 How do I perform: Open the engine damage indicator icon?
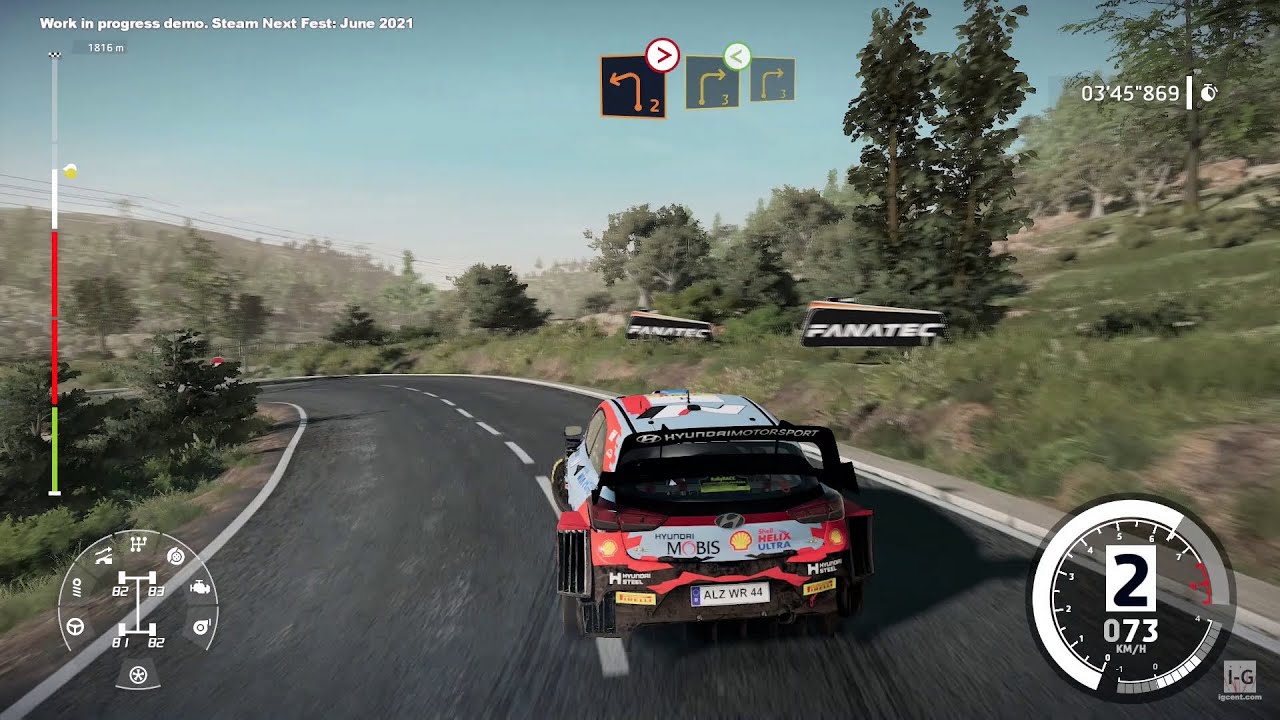(200, 588)
